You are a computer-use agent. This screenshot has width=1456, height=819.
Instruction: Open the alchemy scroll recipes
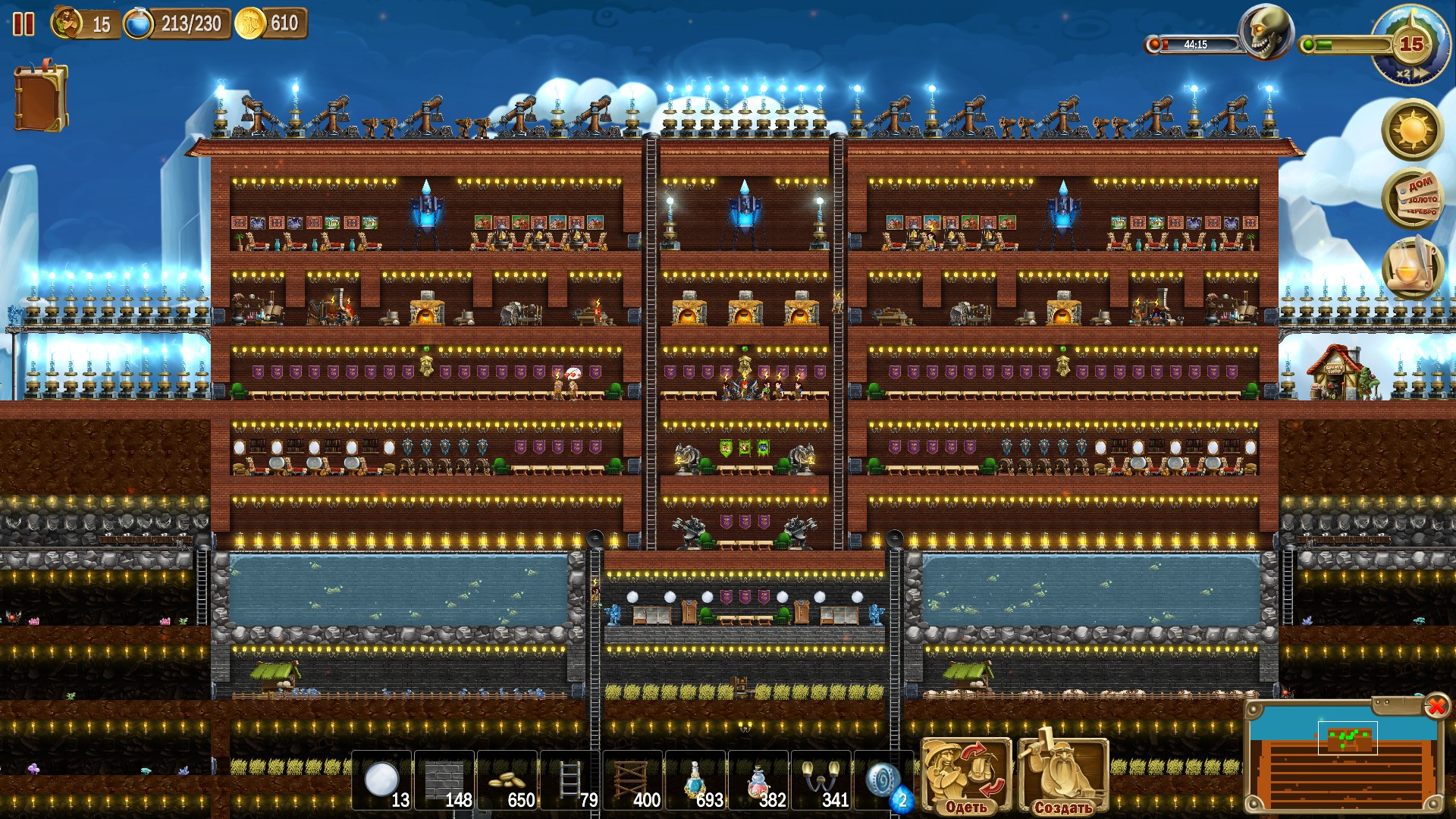(x=1412, y=267)
